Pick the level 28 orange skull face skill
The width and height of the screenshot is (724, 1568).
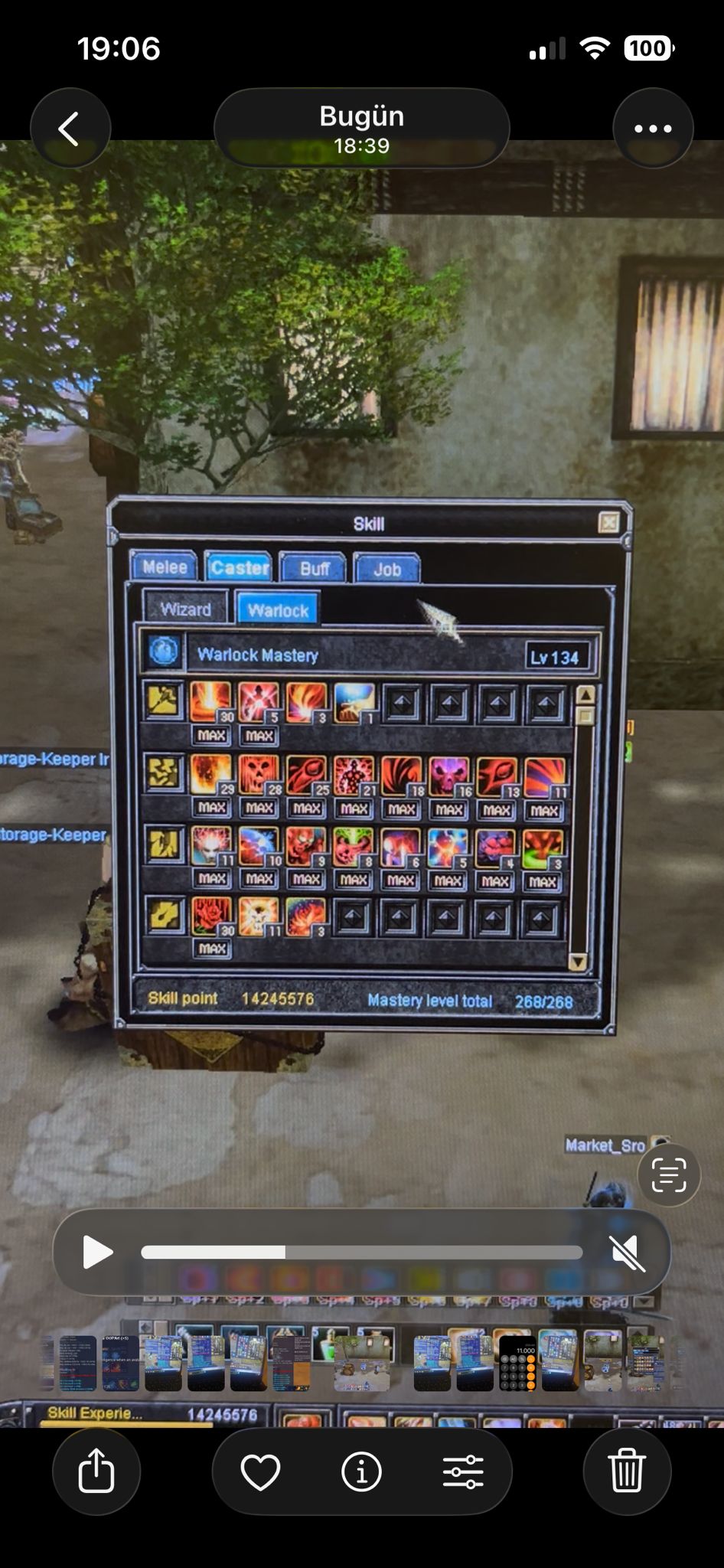(x=259, y=776)
